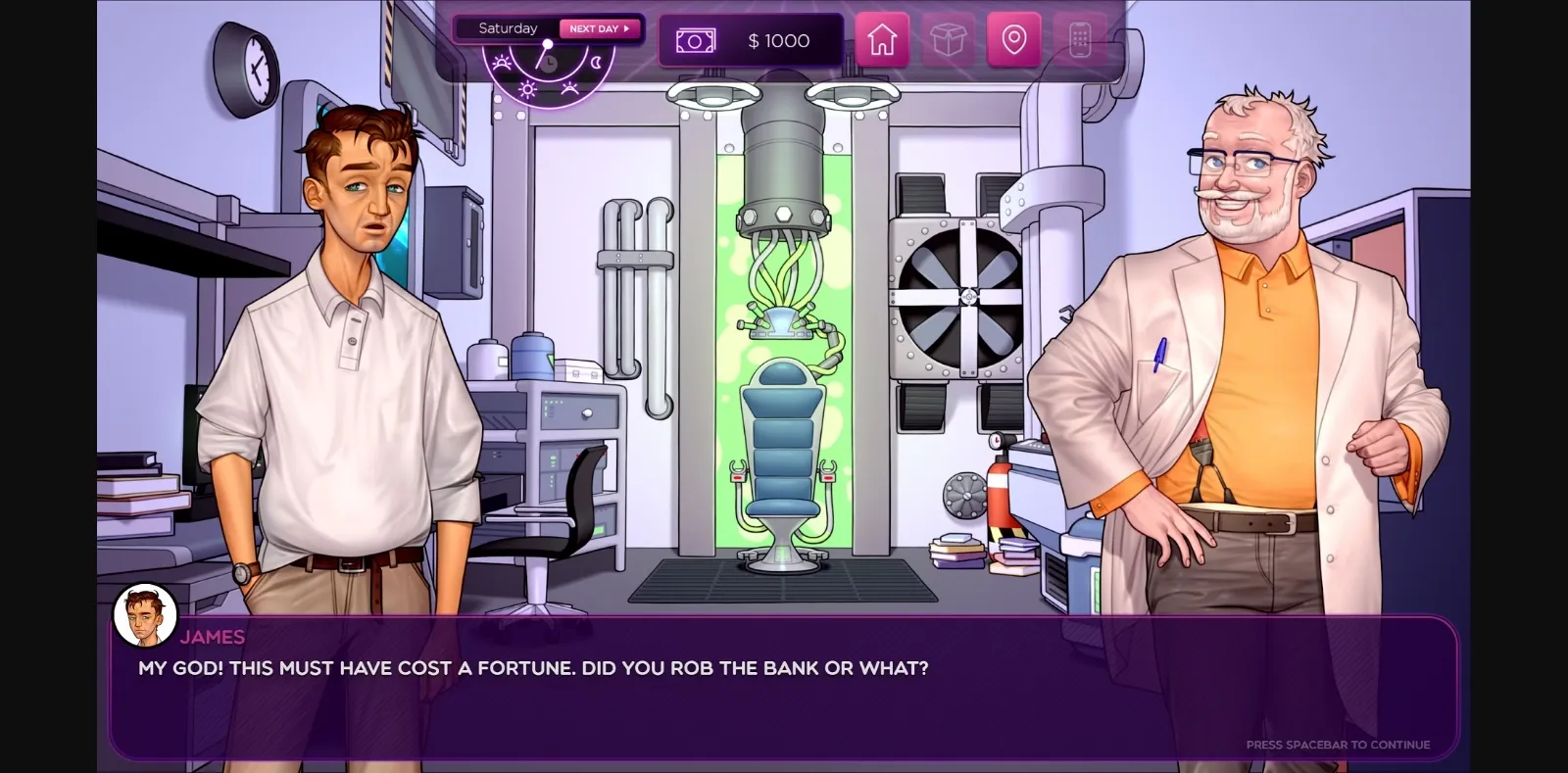Open the inventory box icon
This screenshot has height=773, width=1568.
[x=948, y=40]
